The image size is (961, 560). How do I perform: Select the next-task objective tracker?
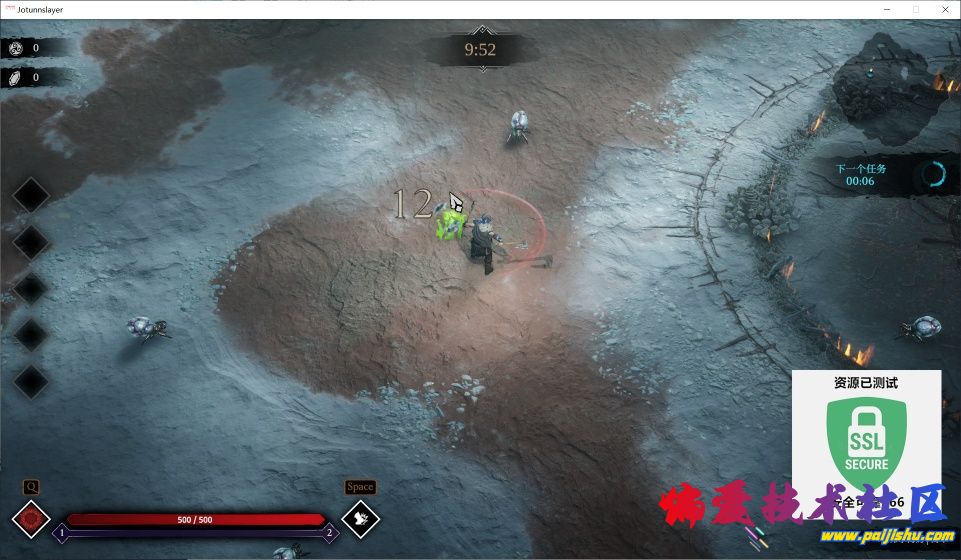(x=888, y=174)
